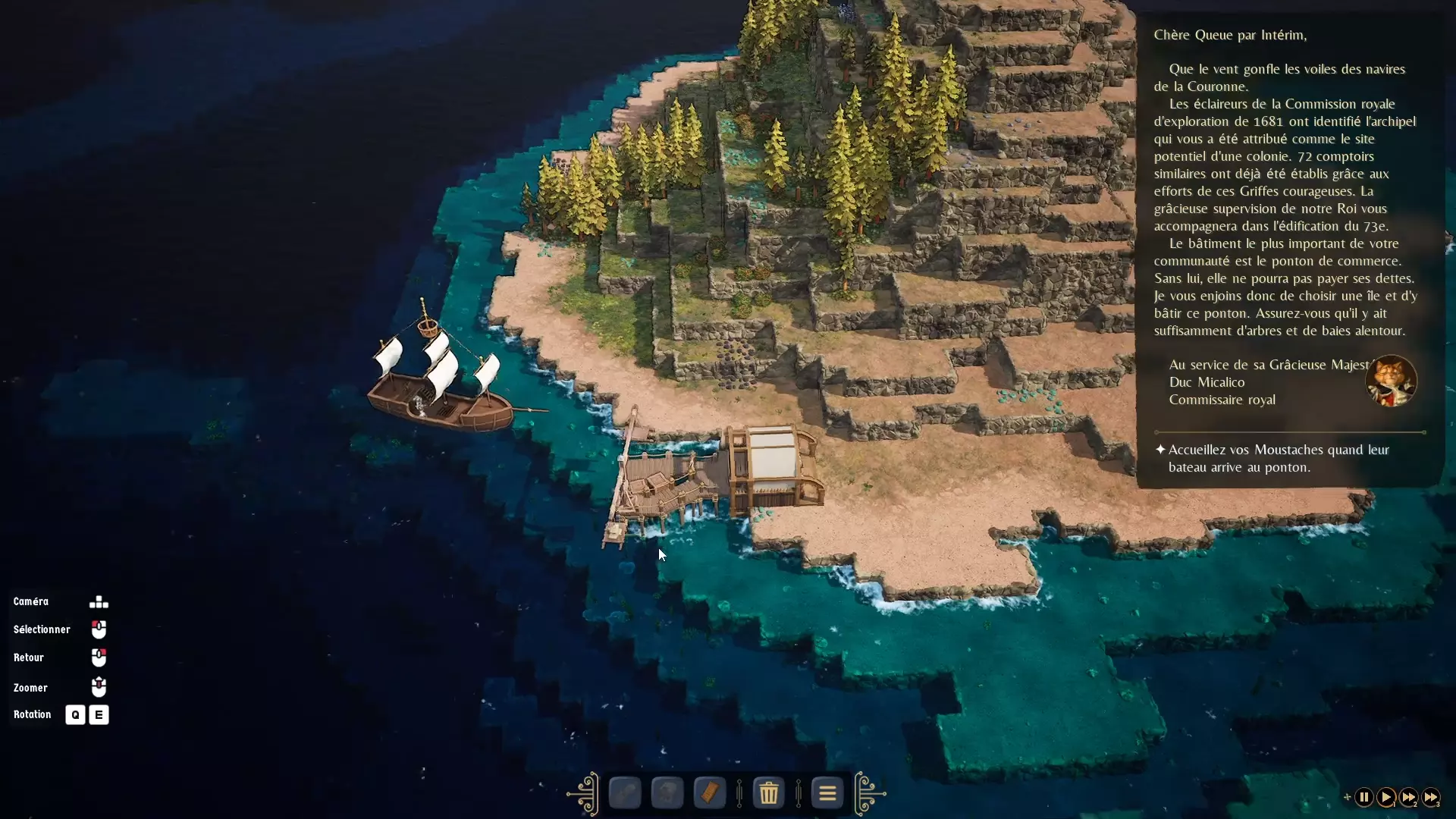Screen dimensions: 1456x819
Task: Open the demolish trash tool
Action: coord(768,793)
